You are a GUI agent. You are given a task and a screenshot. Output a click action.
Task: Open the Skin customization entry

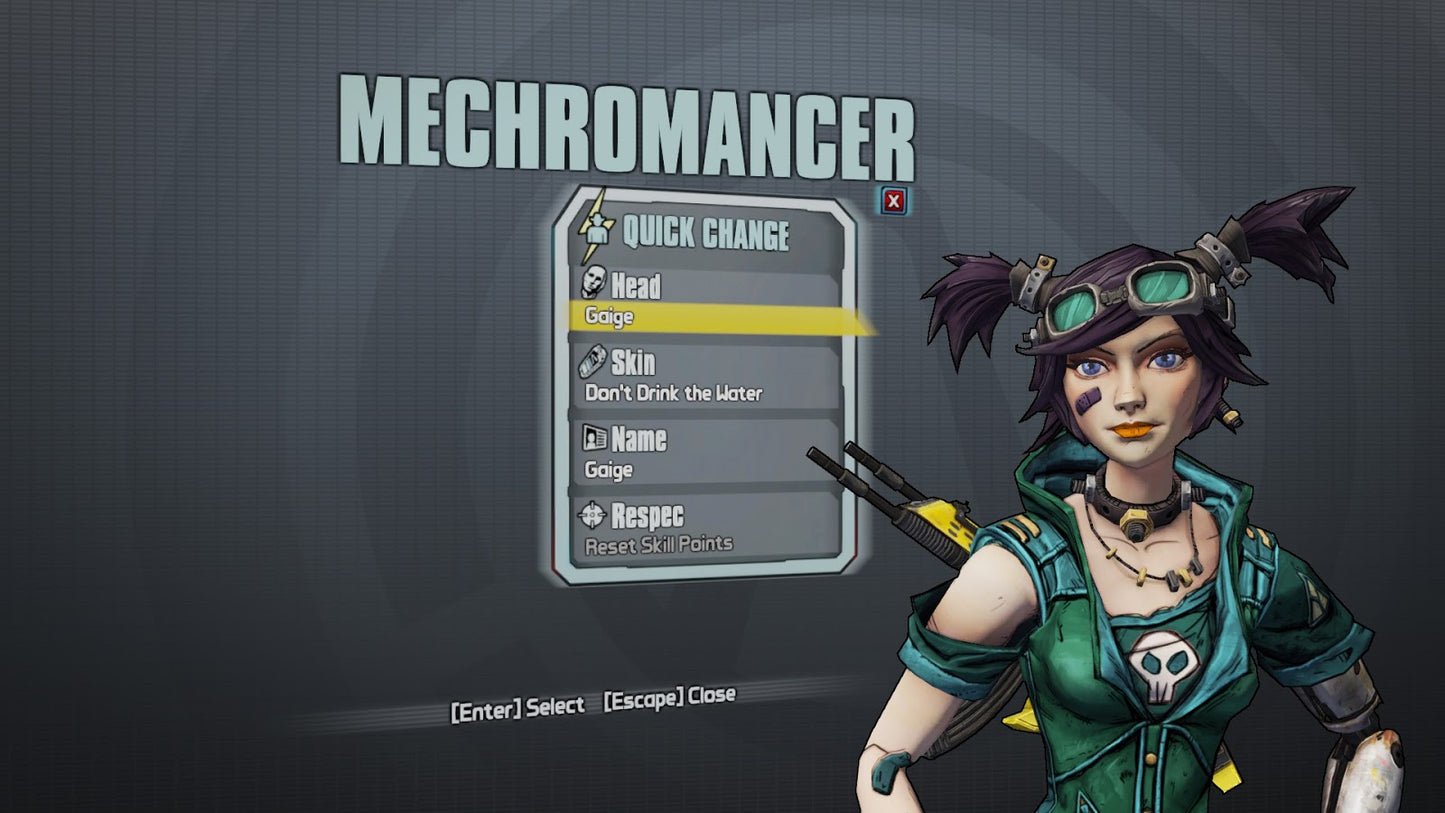(x=705, y=376)
